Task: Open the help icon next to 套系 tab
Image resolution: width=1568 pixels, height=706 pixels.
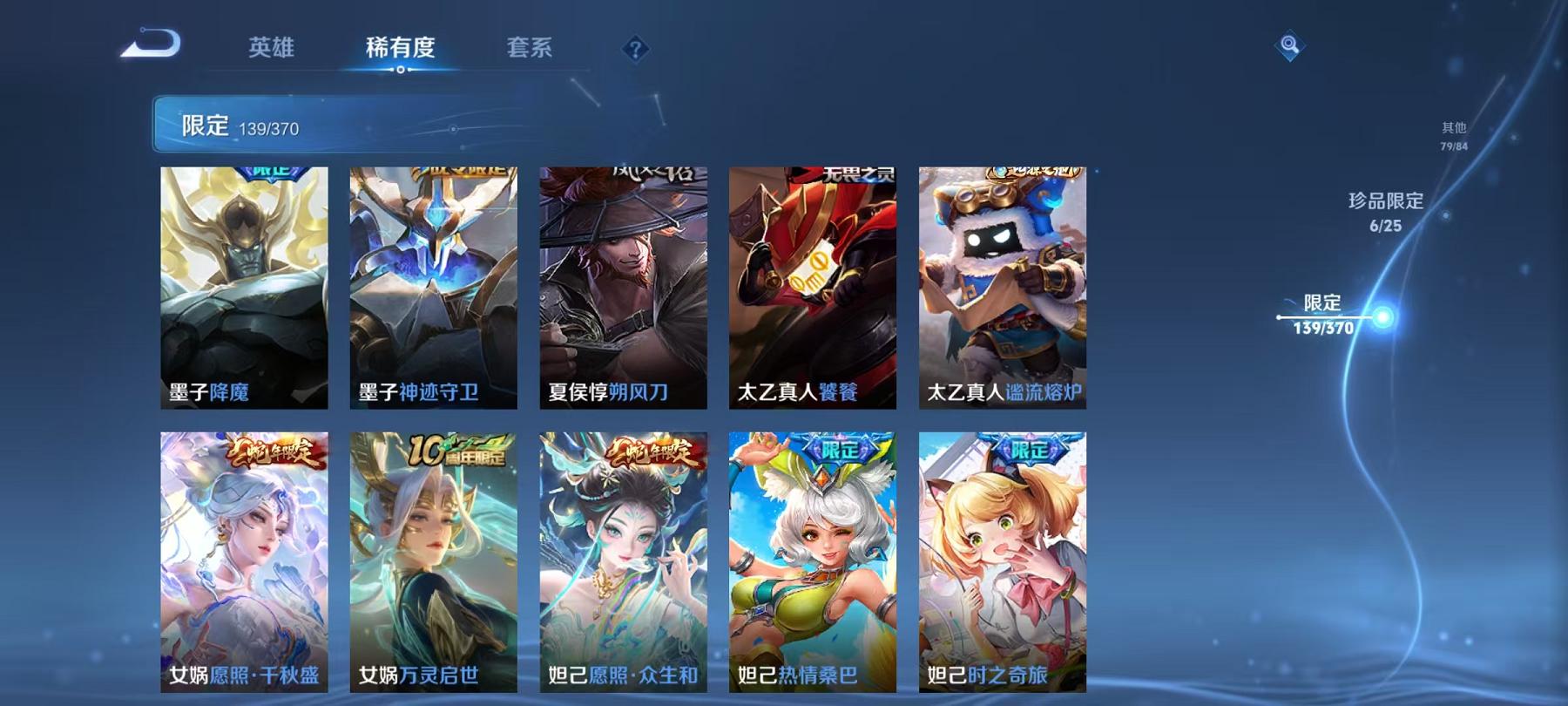Action: [x=635, y=51]
